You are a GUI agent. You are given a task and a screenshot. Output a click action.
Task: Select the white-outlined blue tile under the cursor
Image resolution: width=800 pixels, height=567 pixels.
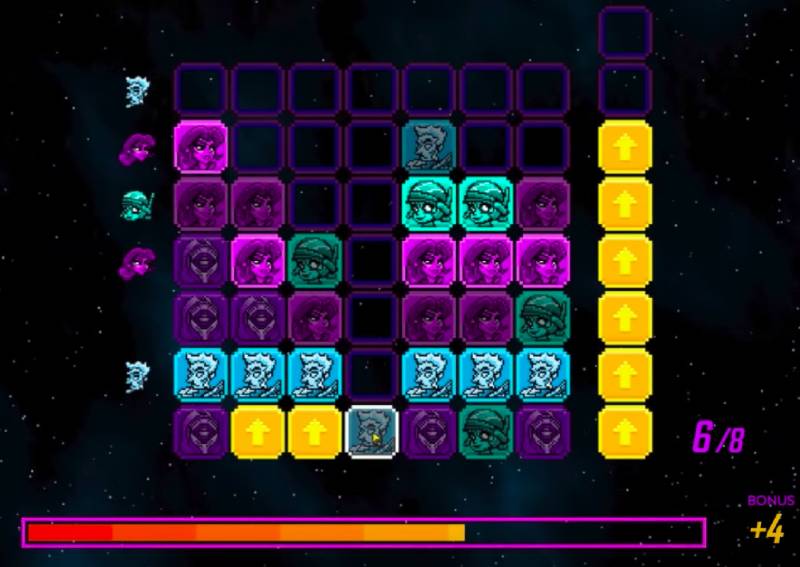tap(372, 433)
